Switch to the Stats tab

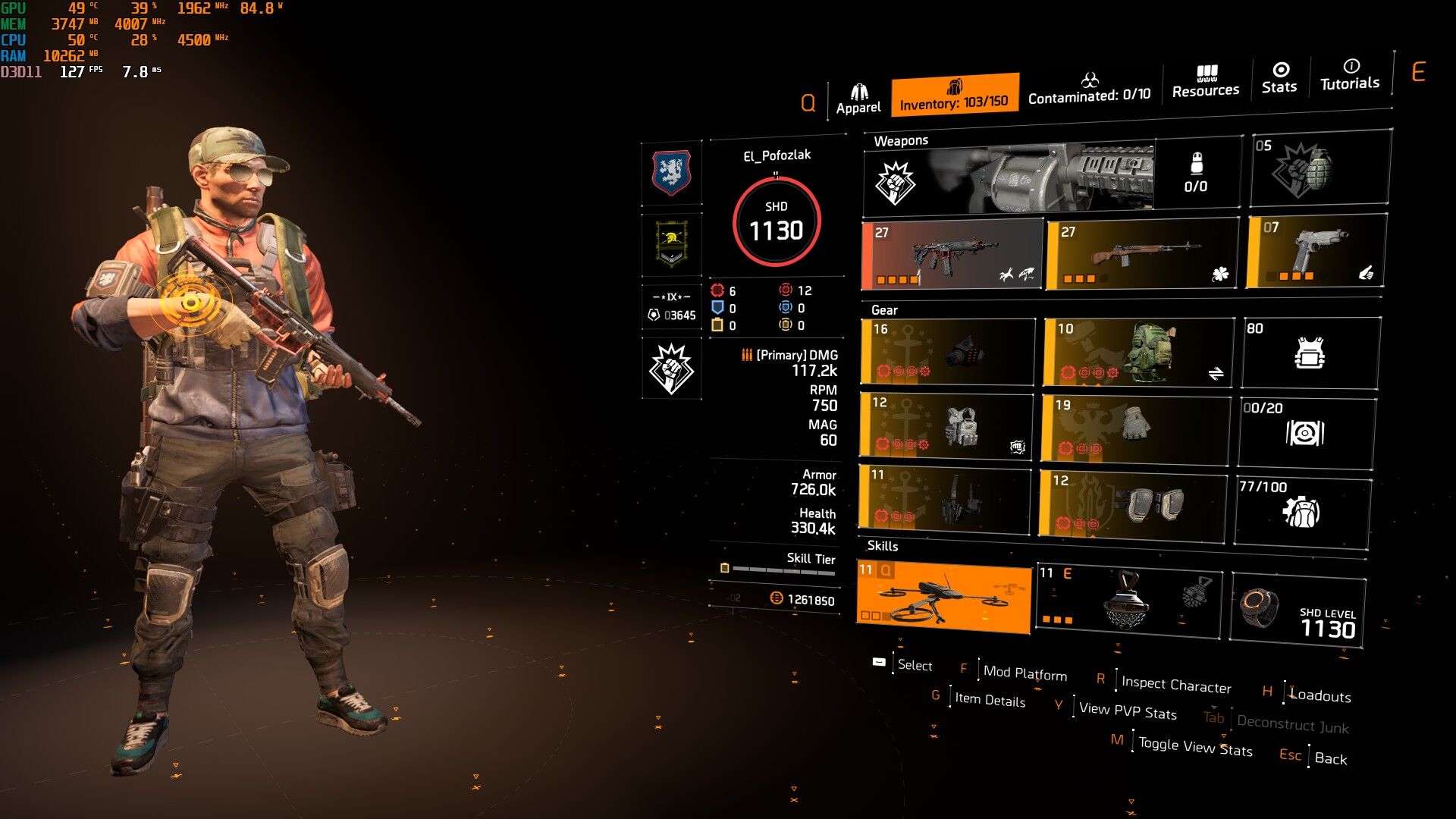(x=1279, y=78)
